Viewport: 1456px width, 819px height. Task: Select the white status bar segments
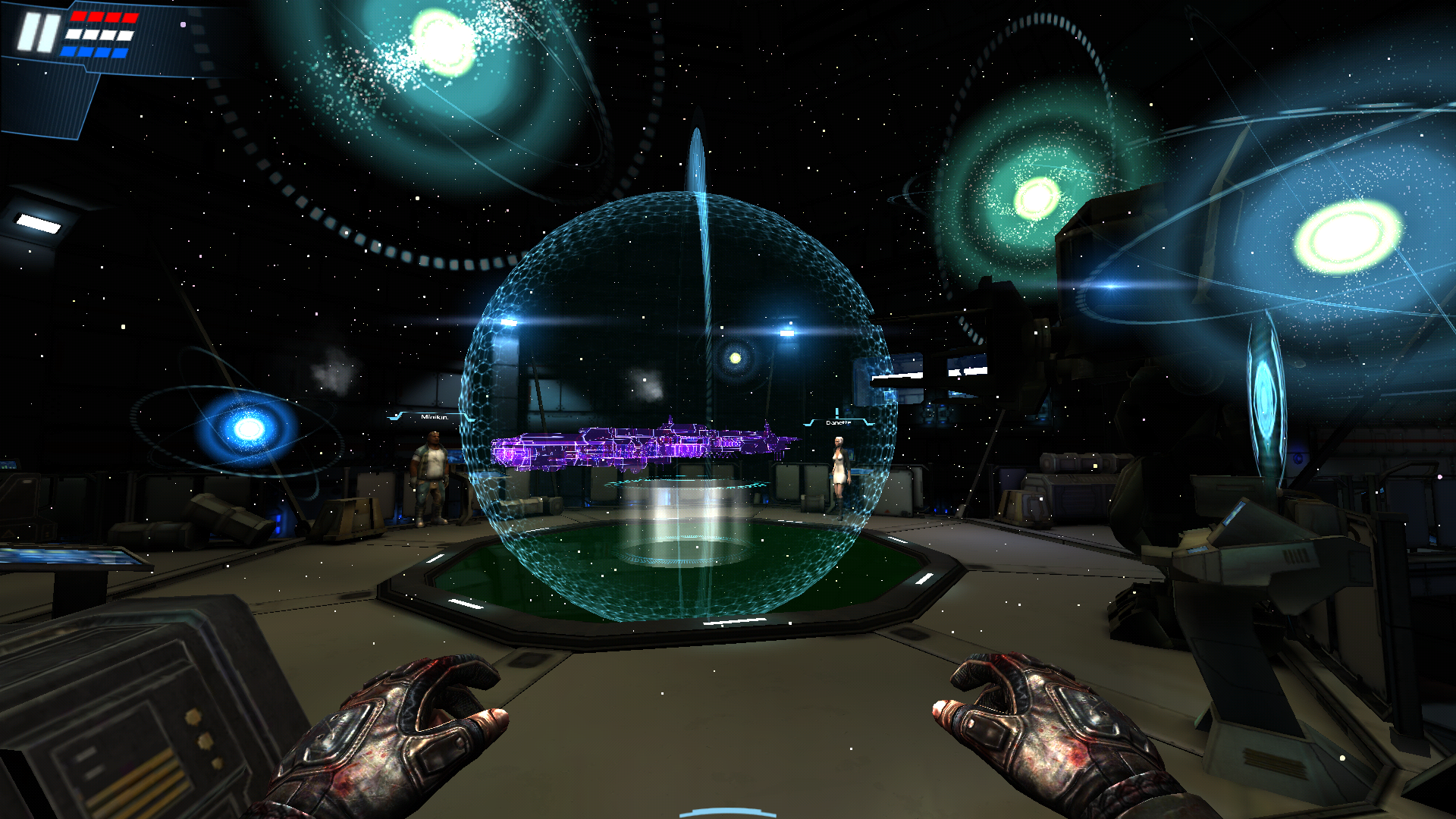click(x=99, y=34)
